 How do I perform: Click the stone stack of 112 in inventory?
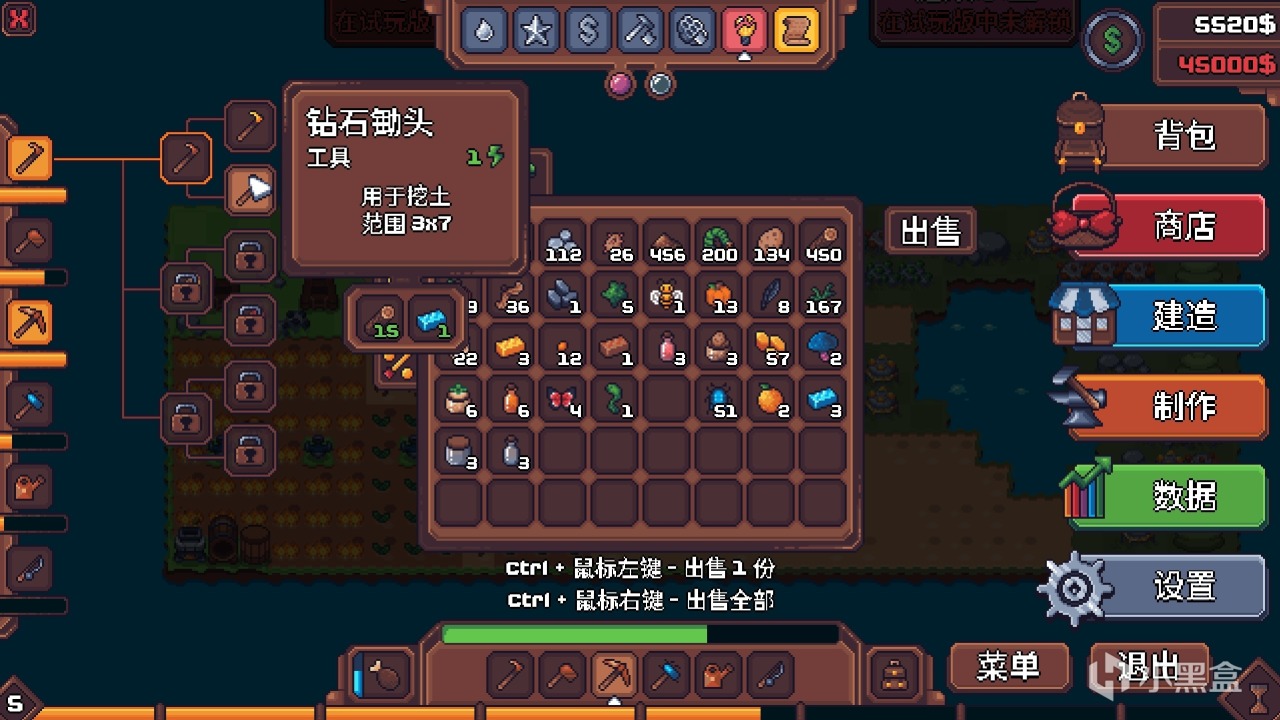(562, 242)
